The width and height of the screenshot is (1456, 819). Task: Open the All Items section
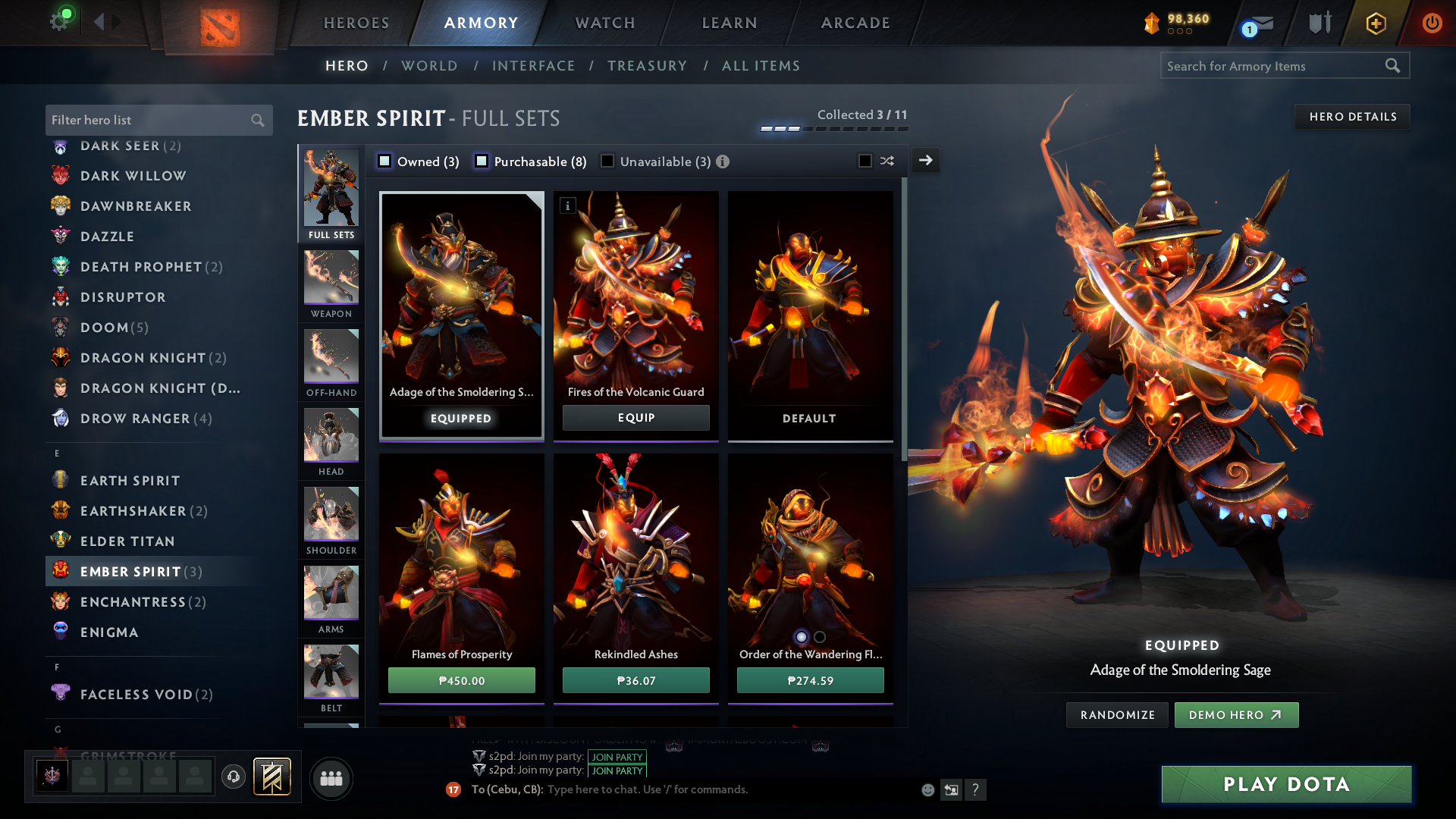[761, 66]
